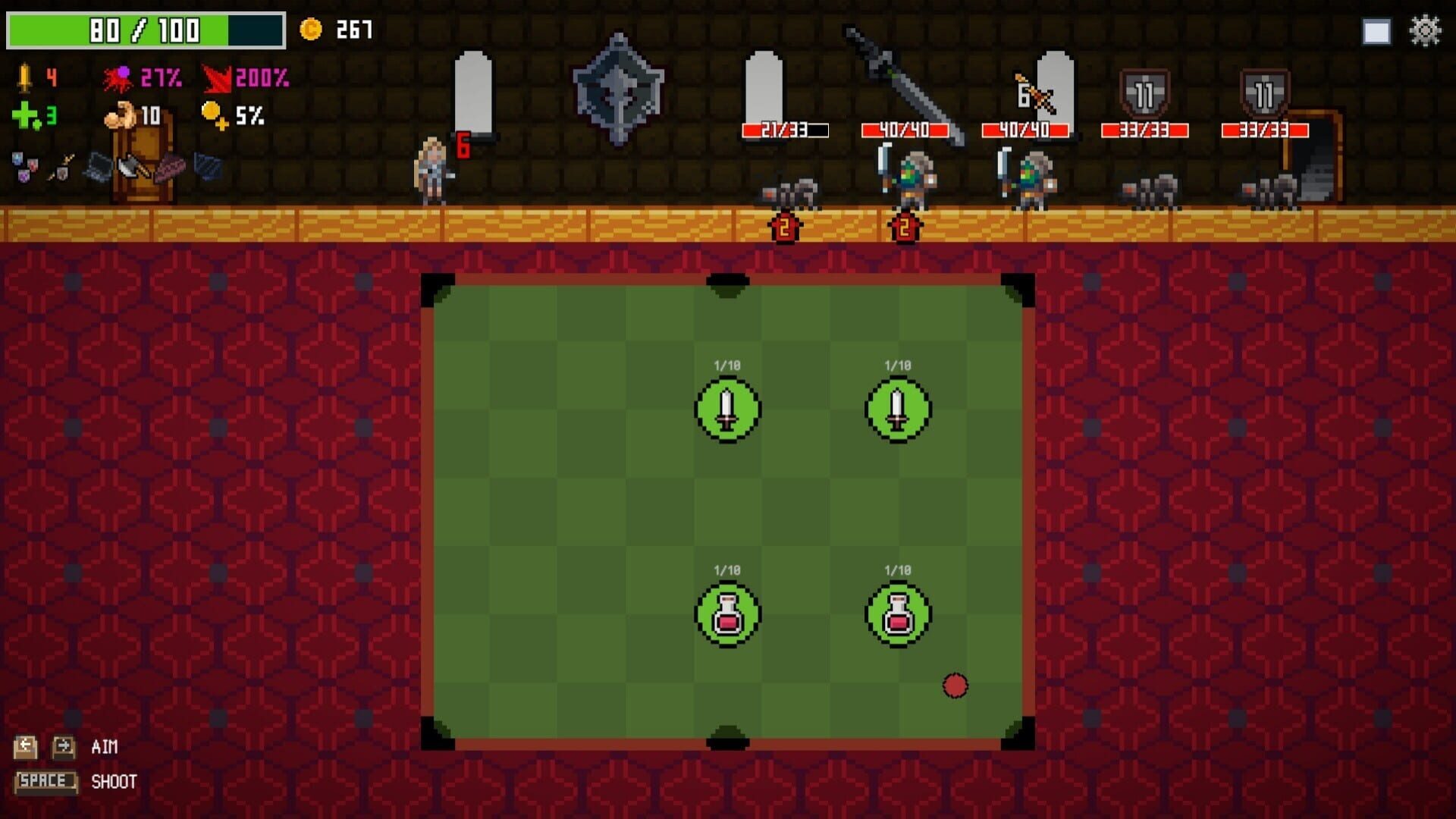Click the red cue ball on the table
Viewport: 1456px width, 819px height.
pyautogui.click(x=954, y=685)
